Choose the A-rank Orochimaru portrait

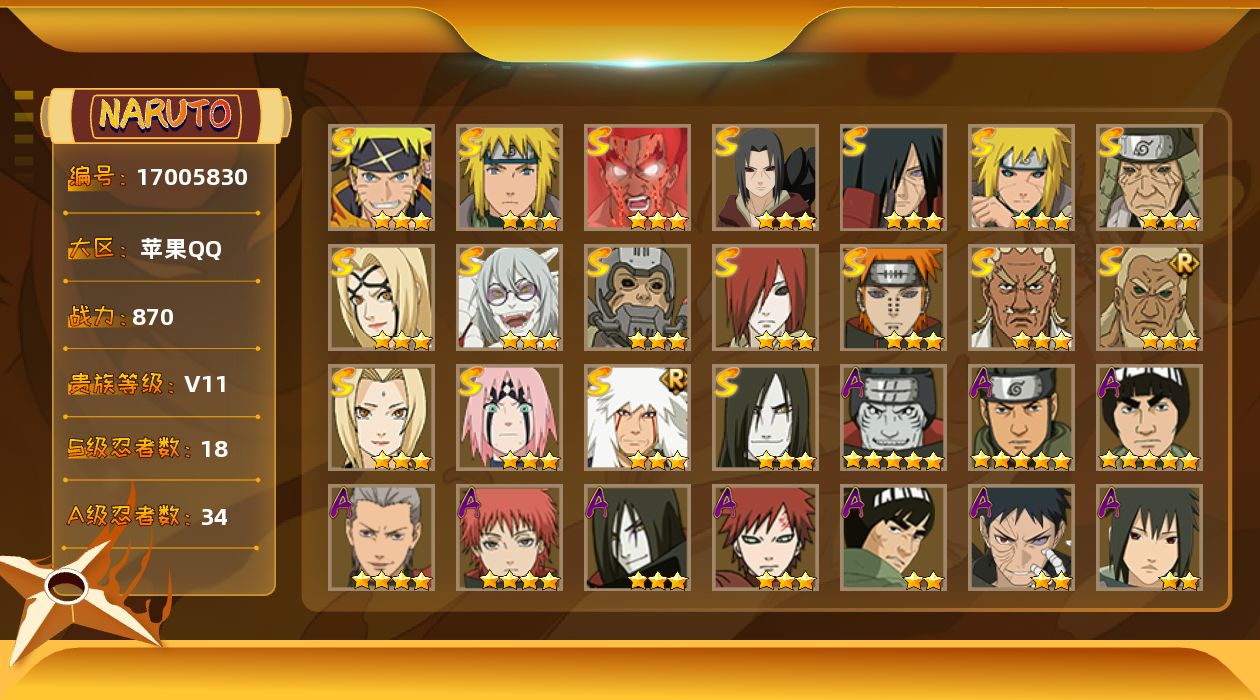(637, 538)
